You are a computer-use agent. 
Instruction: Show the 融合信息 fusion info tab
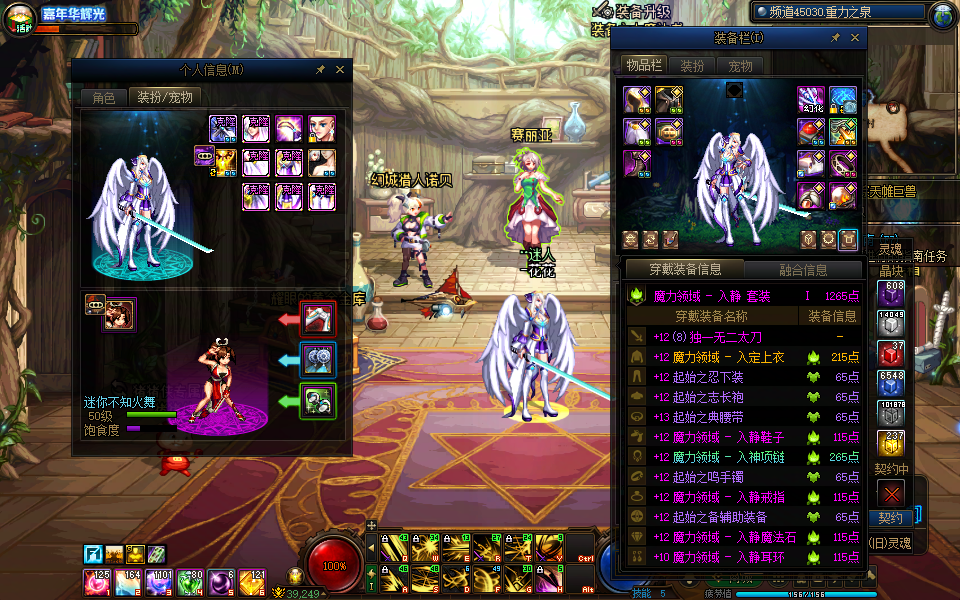(801, 270)
